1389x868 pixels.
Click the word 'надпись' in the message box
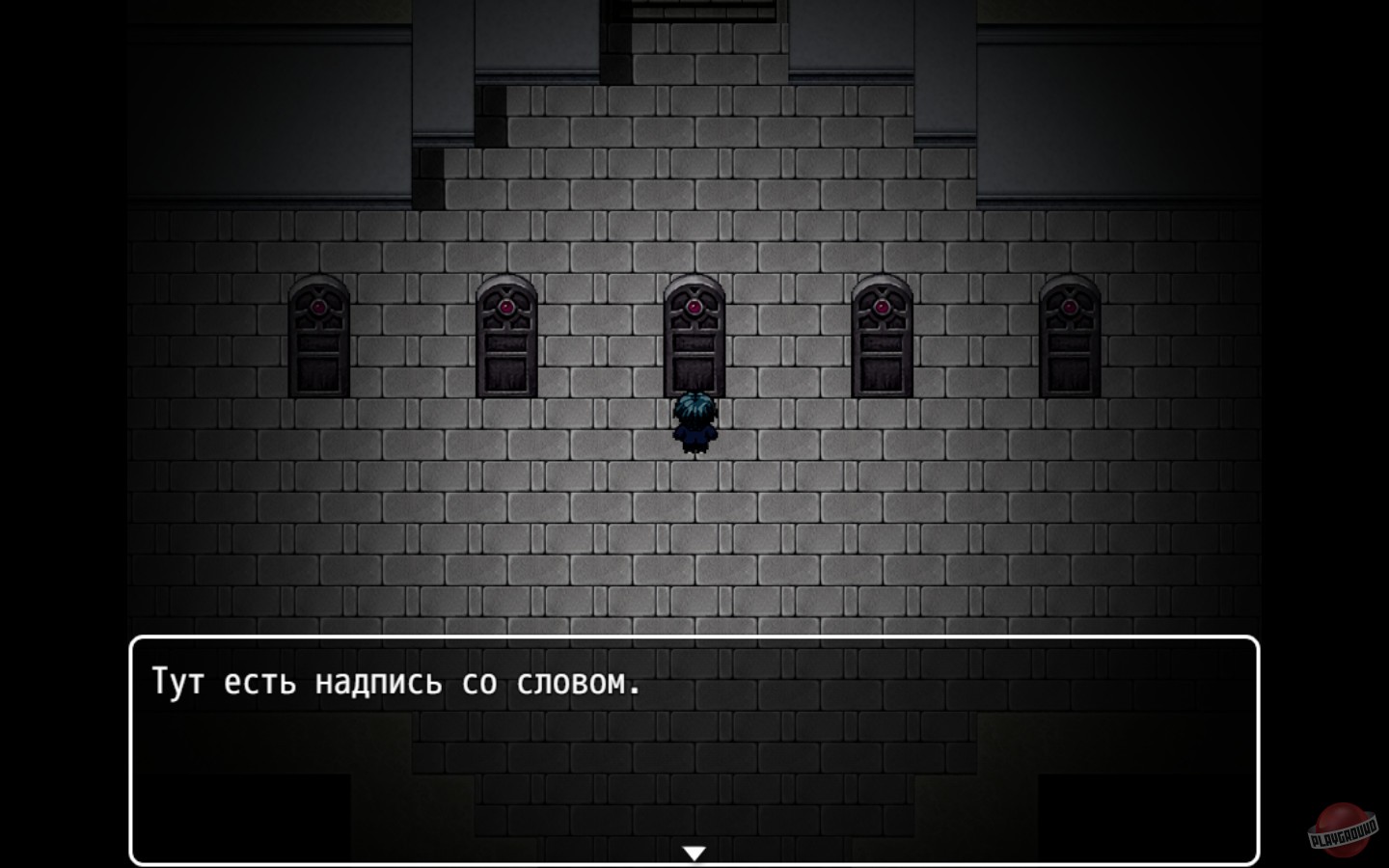(x=379, y=681)
